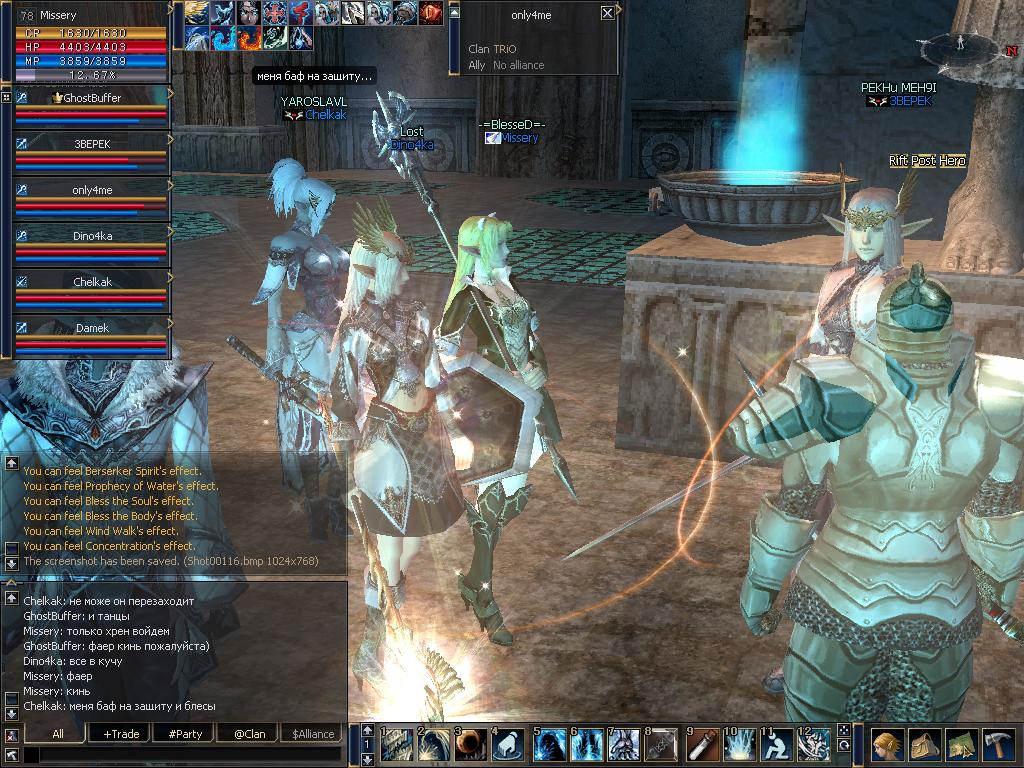Open the map icon
The height and width of the screenshot is (768, 1024).
(961, 745)
